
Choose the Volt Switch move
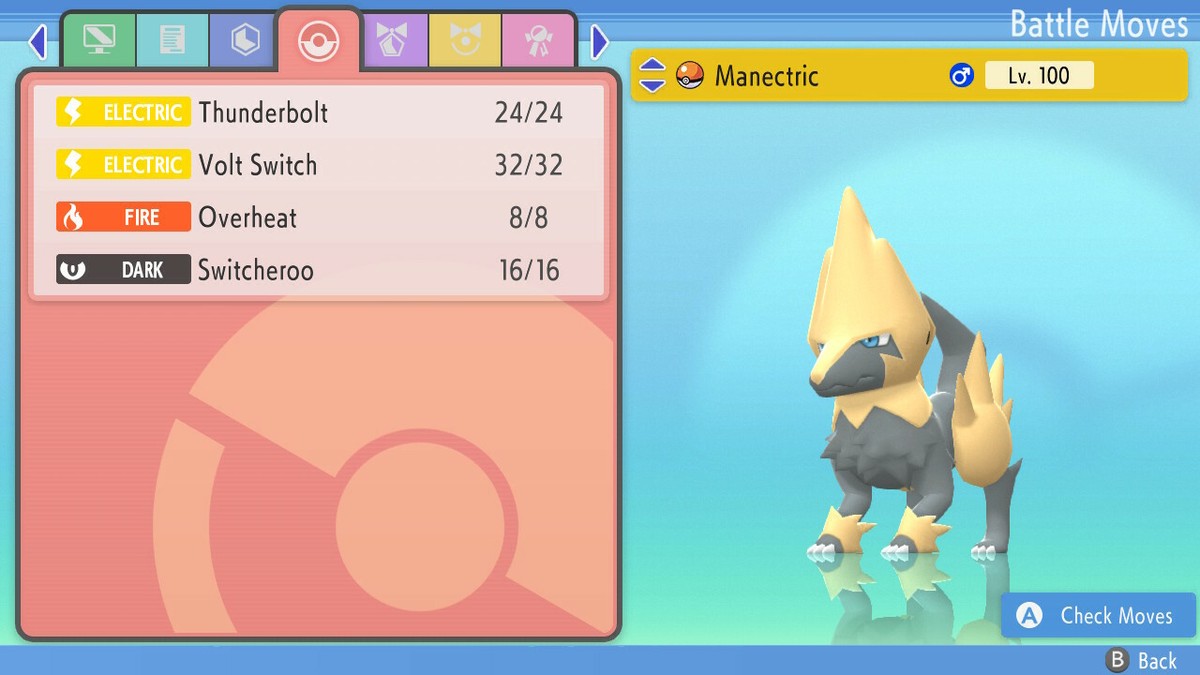coord(318,165)
